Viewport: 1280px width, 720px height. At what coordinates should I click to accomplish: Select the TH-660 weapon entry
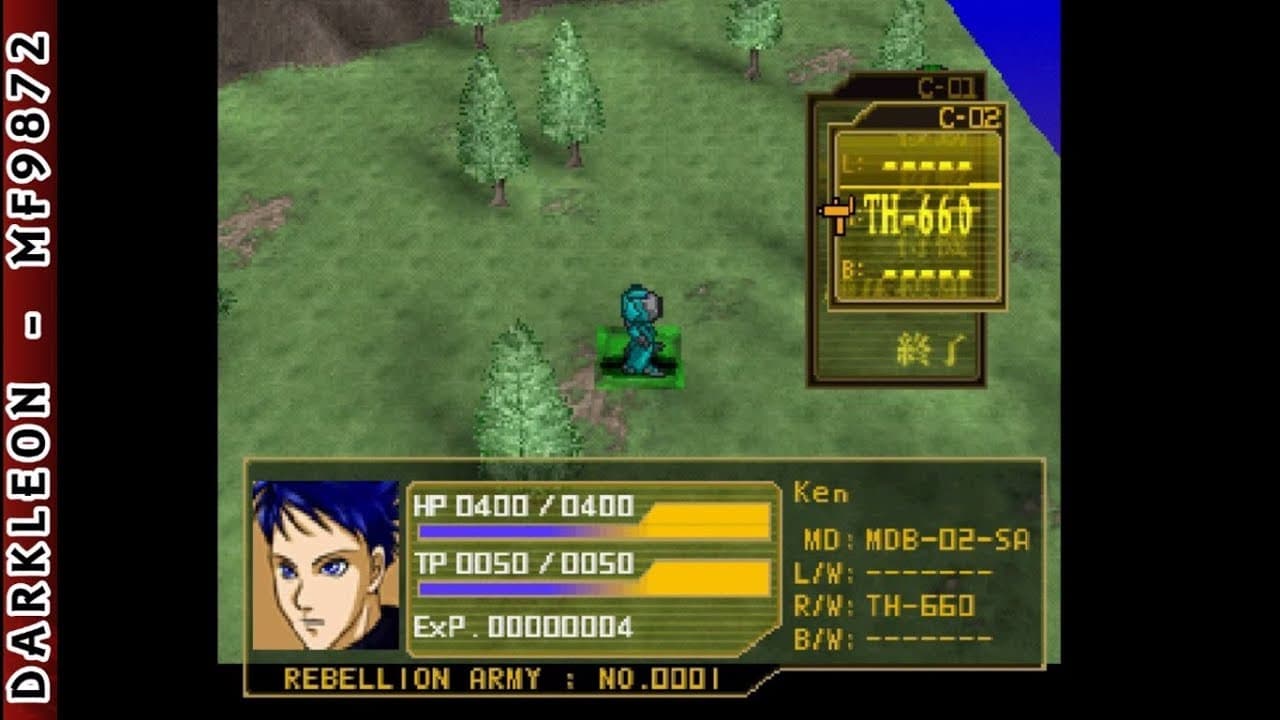pos(917,215)
